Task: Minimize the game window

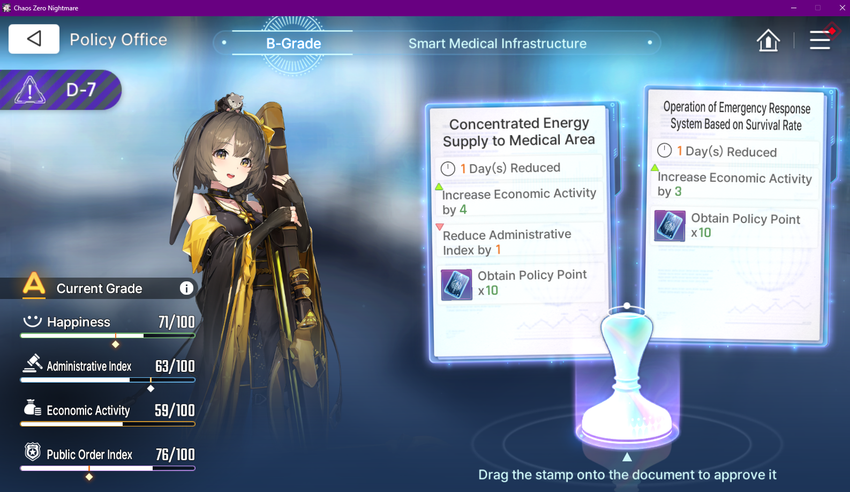Action: click(793, 8)
